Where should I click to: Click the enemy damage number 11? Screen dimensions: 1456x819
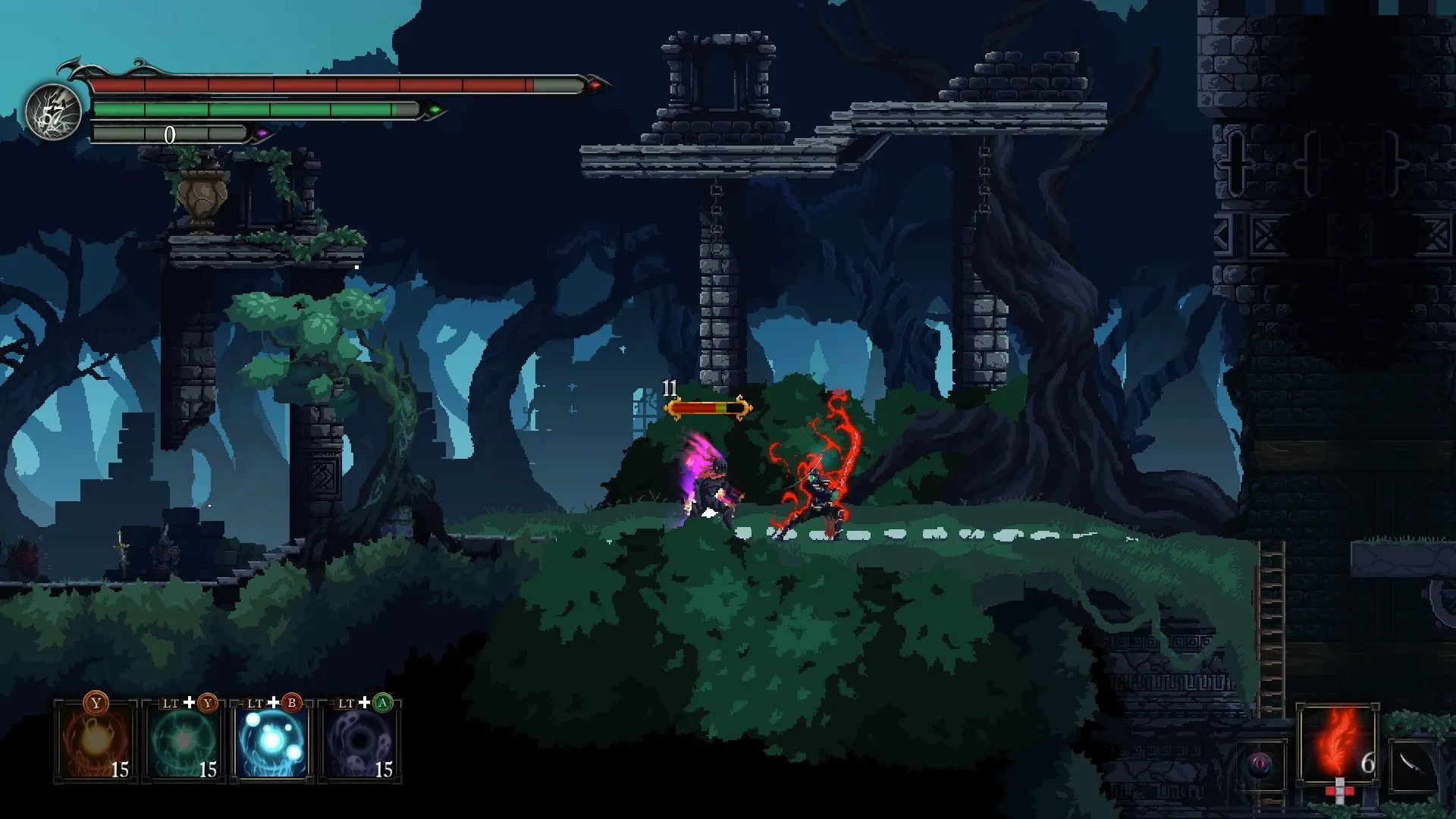pyautogui.click(x=669, y=388)
